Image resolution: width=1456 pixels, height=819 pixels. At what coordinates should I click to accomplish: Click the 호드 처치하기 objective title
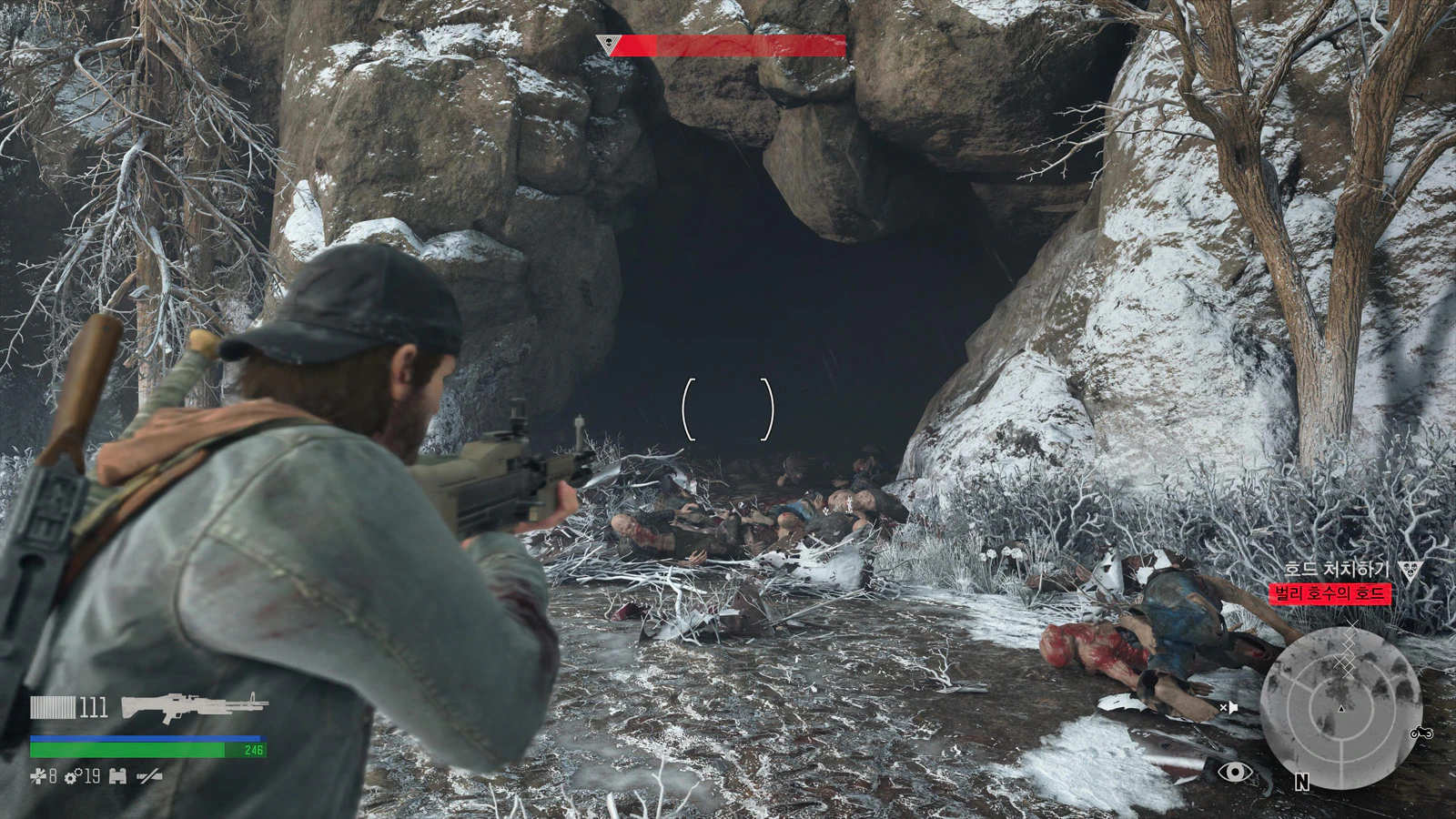pos(1336,570)
